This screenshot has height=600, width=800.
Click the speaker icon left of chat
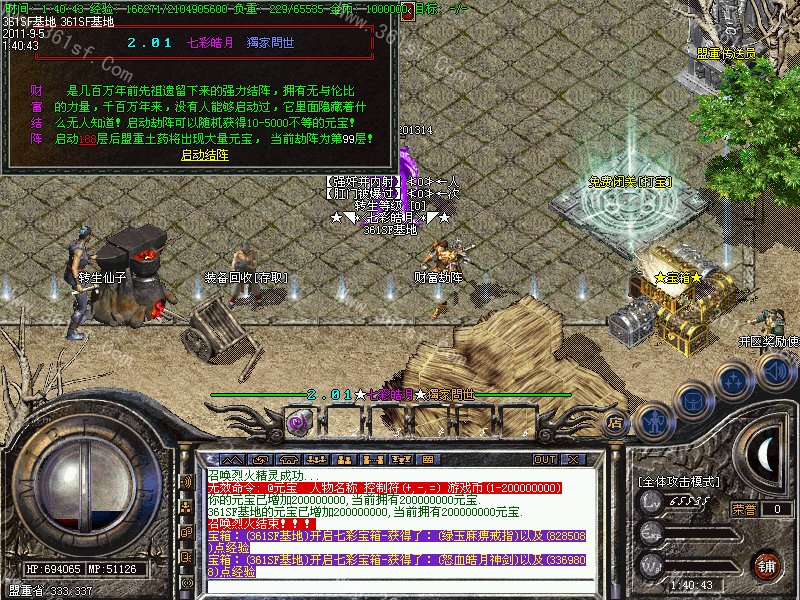185,481
